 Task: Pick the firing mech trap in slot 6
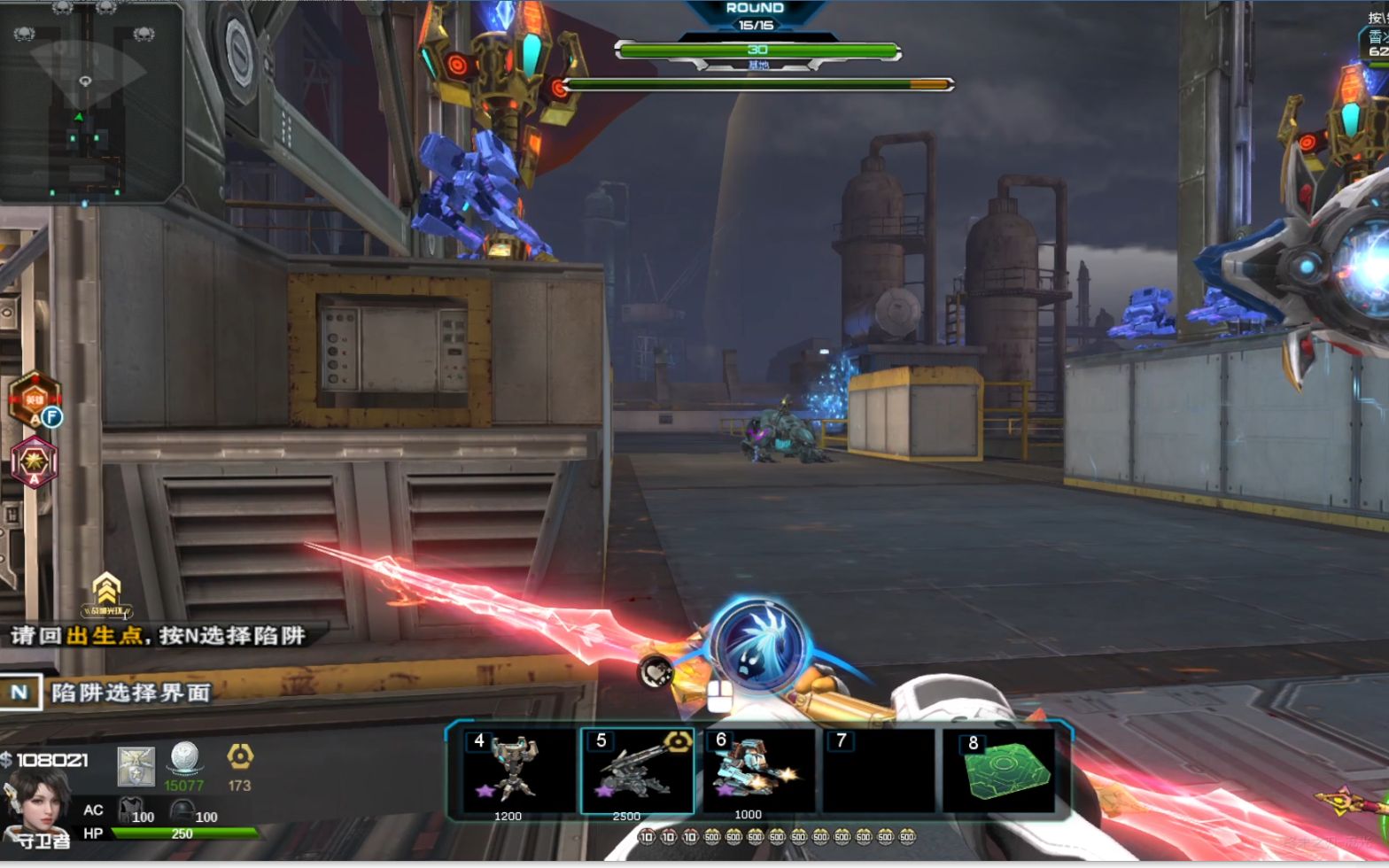pos(758,767)
